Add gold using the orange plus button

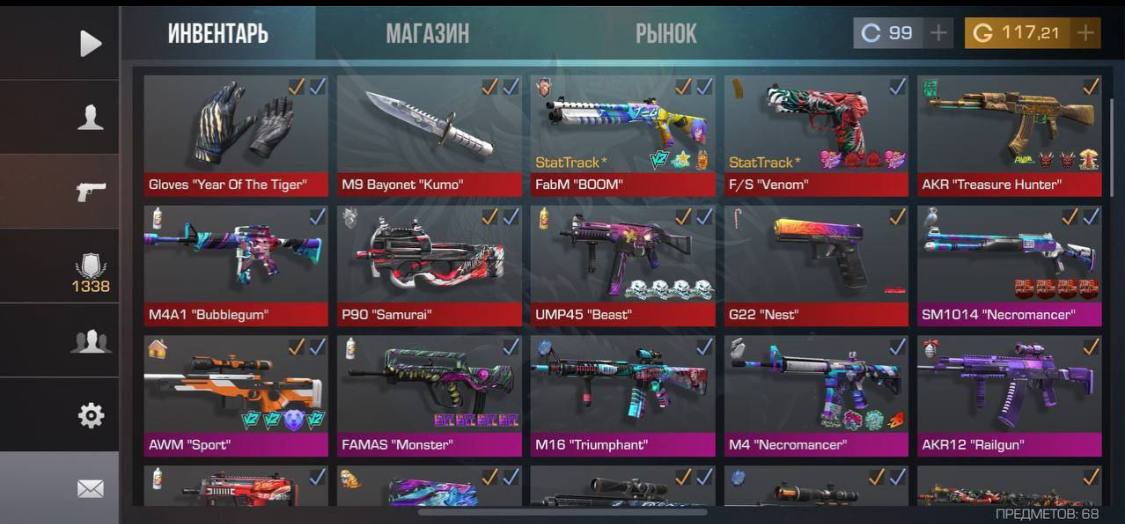click(1085, 33)
